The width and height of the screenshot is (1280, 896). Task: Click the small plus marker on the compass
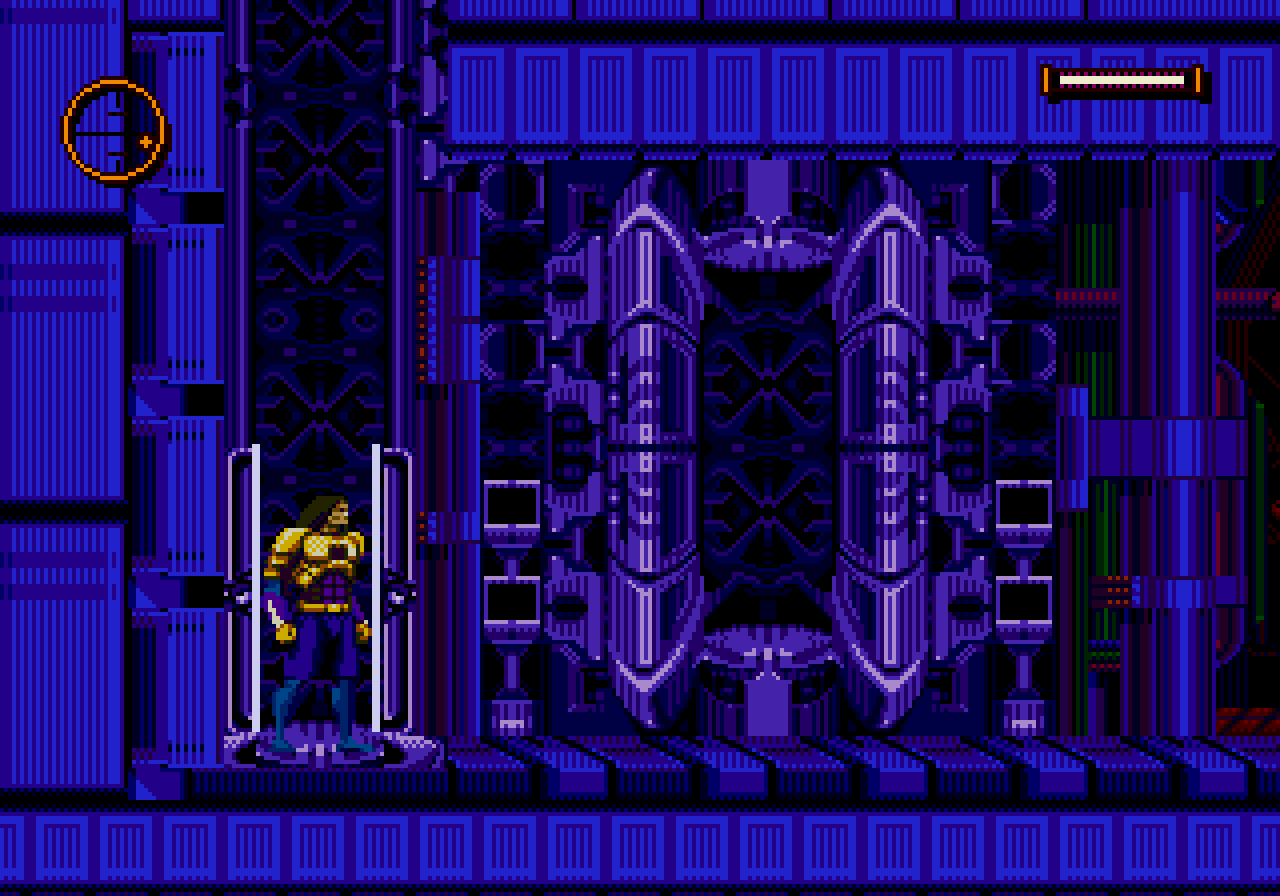[x=146, y=143]
